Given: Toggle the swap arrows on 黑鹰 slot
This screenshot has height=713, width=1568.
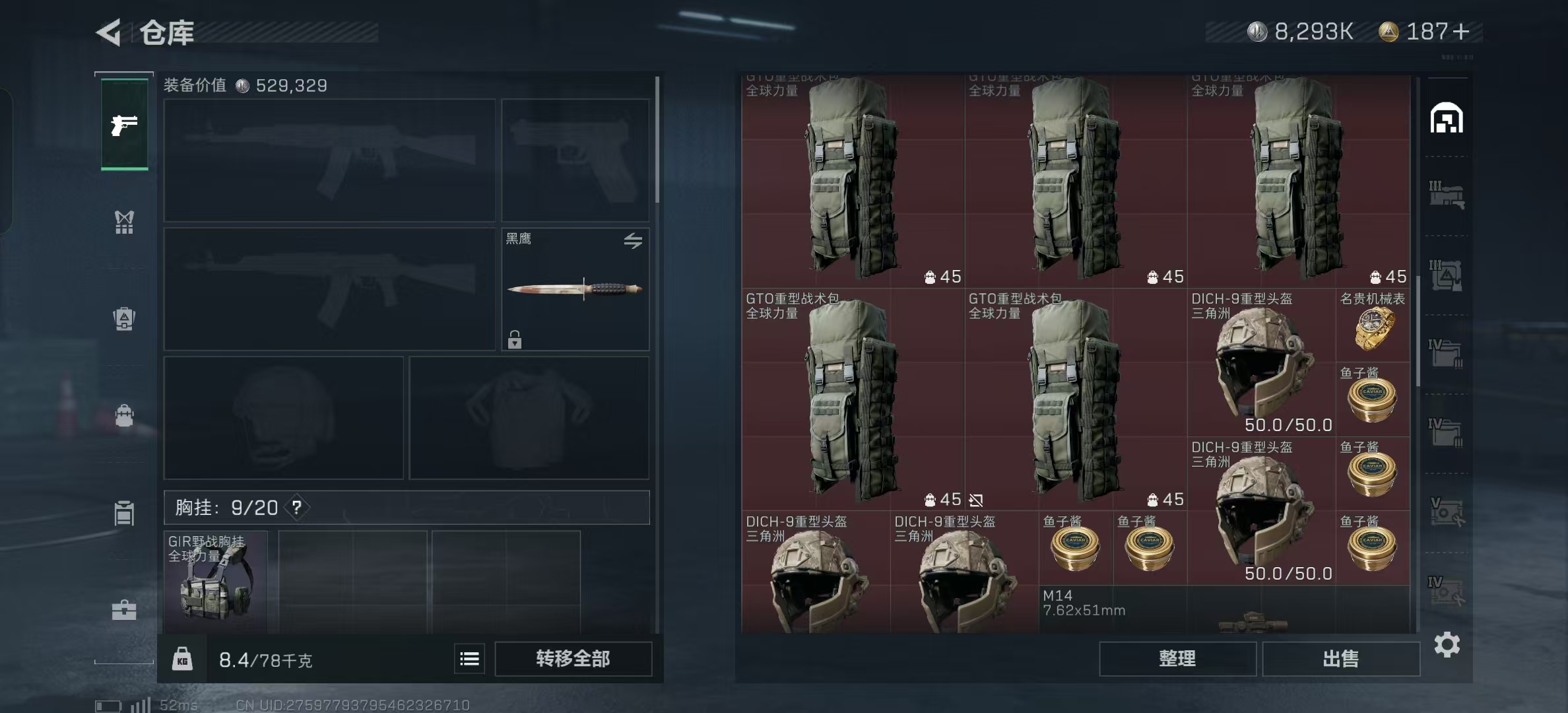Looking at the screenshot, I should point(633,241).
